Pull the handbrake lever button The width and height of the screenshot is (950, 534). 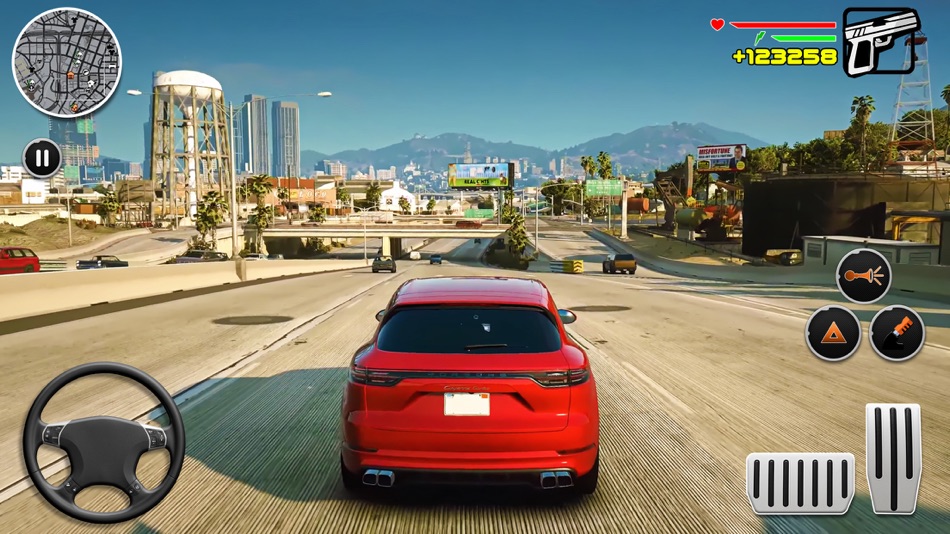click(x=897, y=333)
